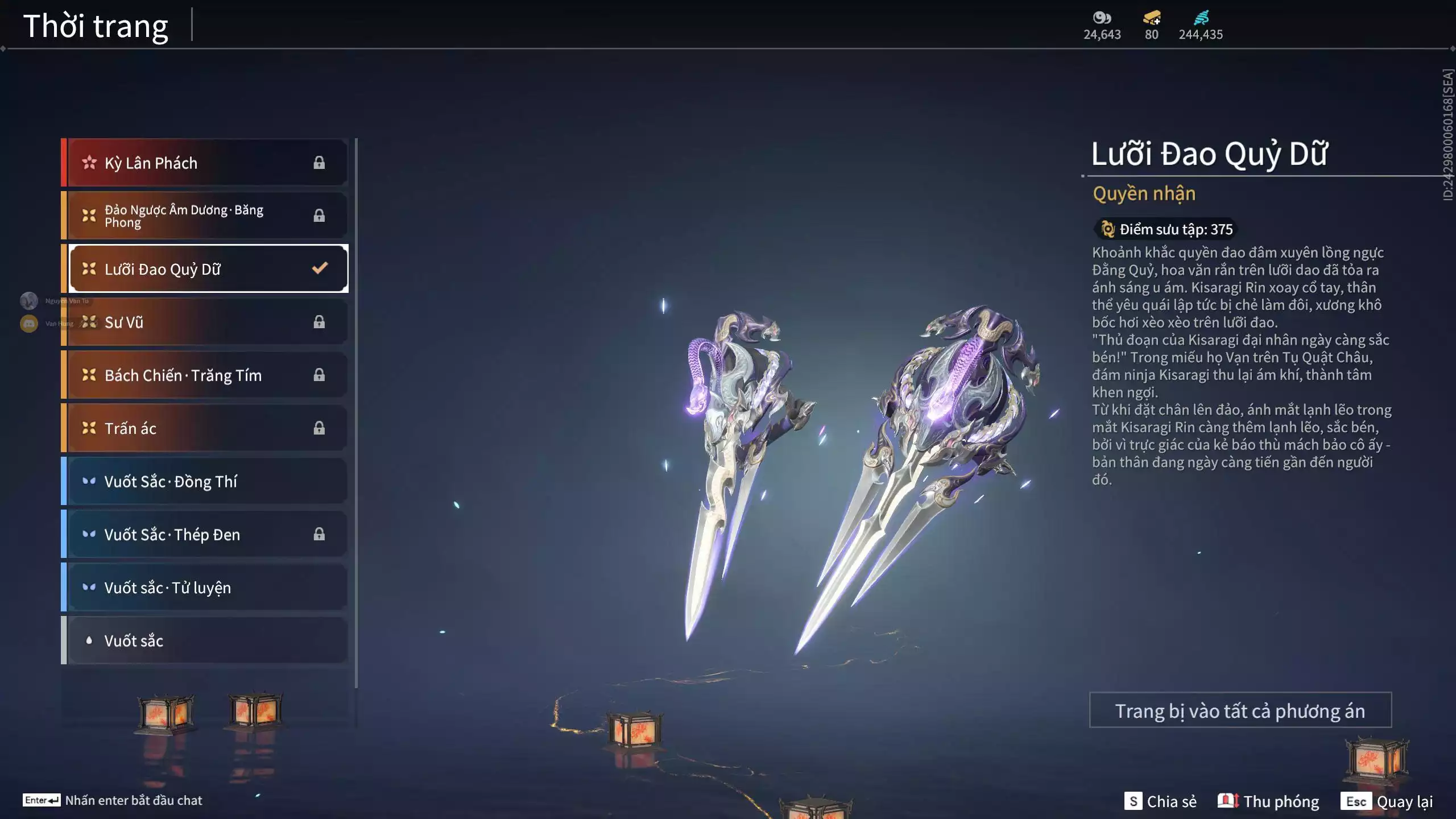Click Thu phóng zoom control

point(1268,801)
